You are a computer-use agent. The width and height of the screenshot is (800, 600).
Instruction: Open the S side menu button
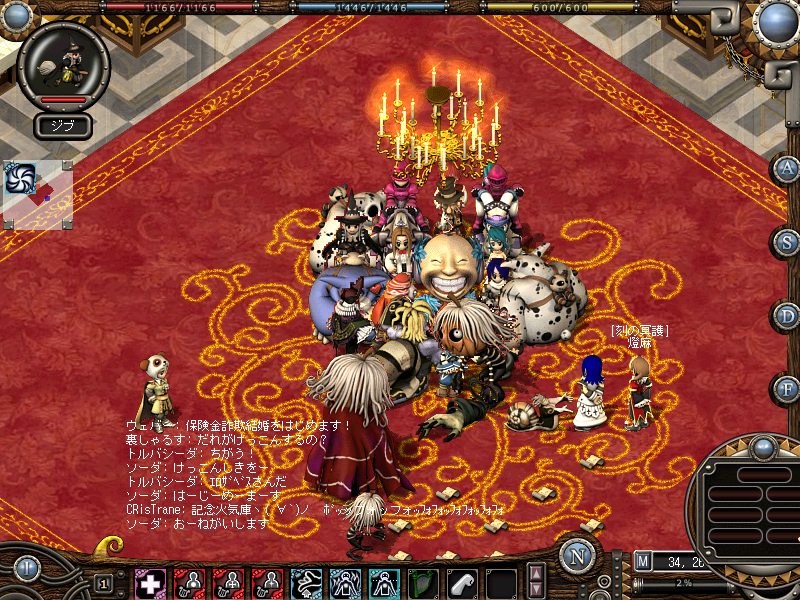tap(785, 242)
